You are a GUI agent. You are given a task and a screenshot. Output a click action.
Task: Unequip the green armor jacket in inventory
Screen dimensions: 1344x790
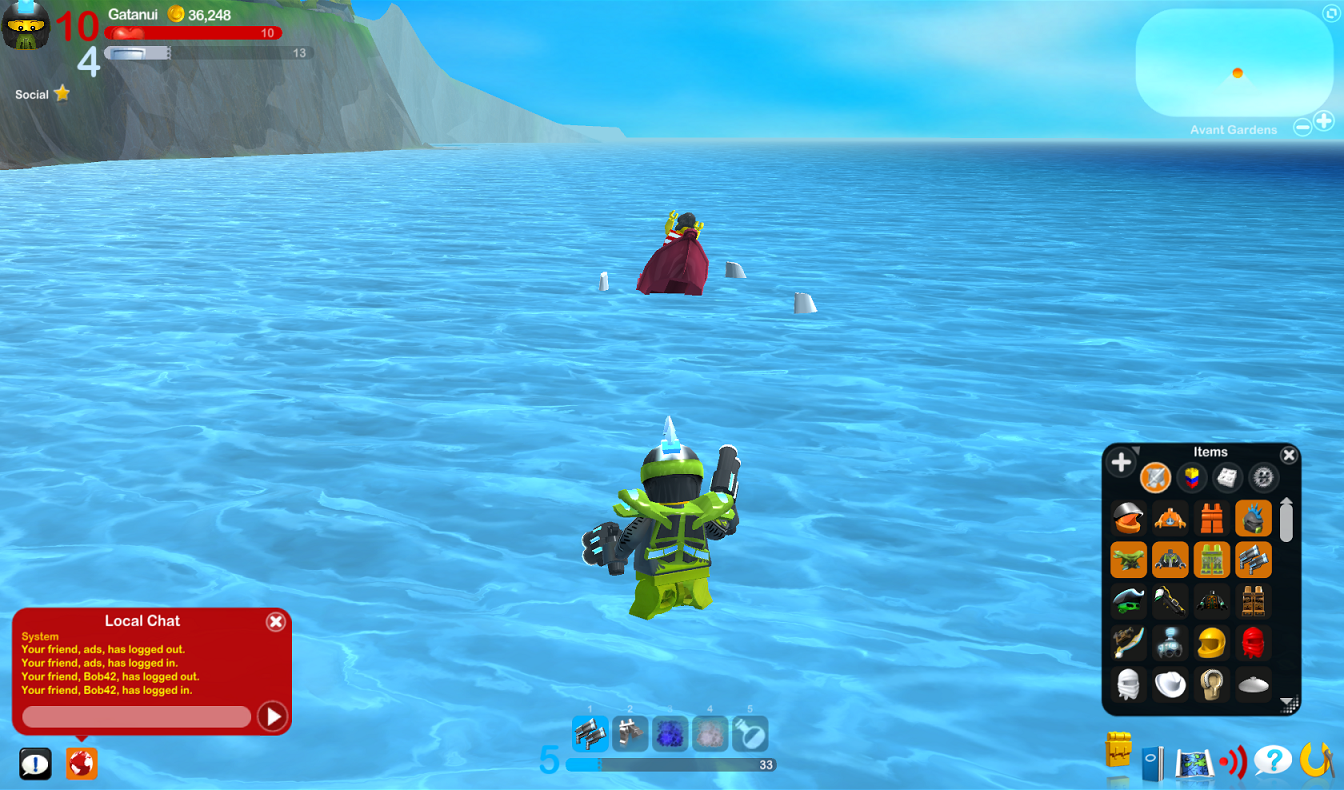click(x=1170, y=559)
